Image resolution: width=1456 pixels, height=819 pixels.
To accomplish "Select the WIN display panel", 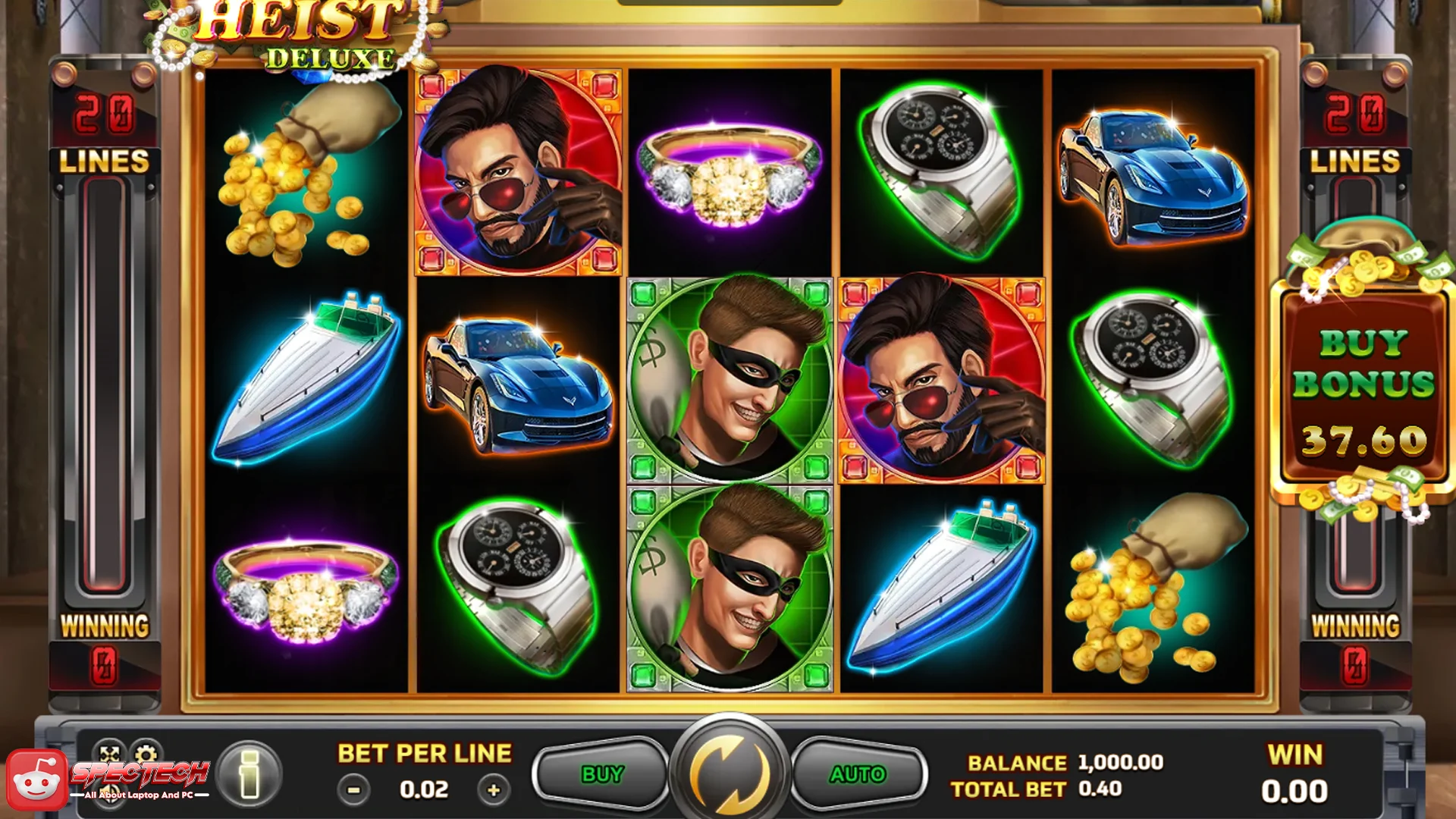I will [1294, 772].
